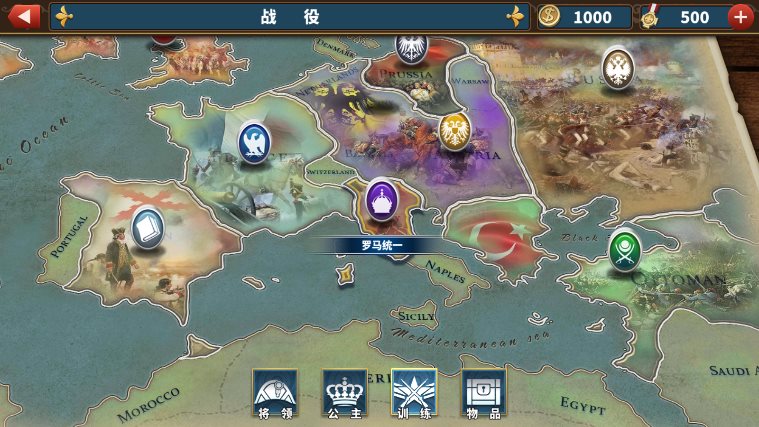The width and height of the screenshot is (759, 427).
Task: Open the 物品 items menu
Action: pyautogui.click(x=483, y=391)
